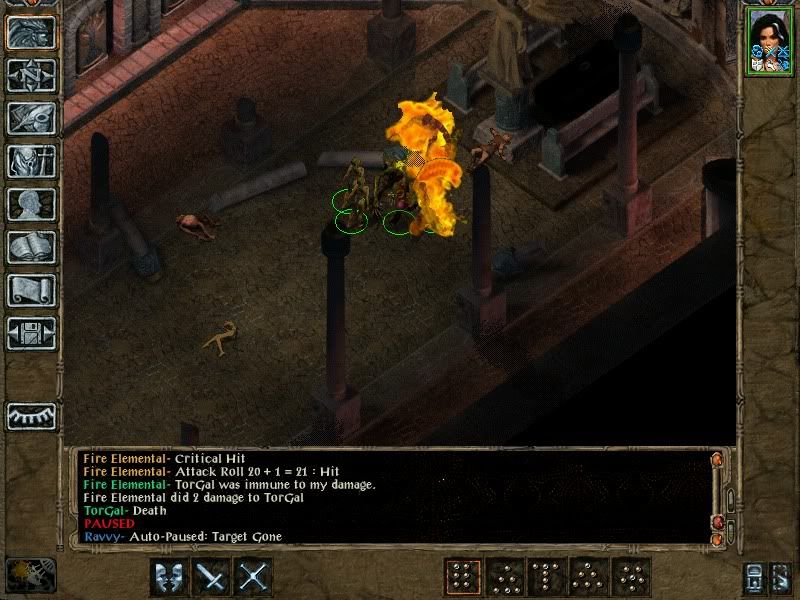Open the area map with compass icon
Image resolution: width=800 pixels, height=600 pixels.
click(31, 75)
